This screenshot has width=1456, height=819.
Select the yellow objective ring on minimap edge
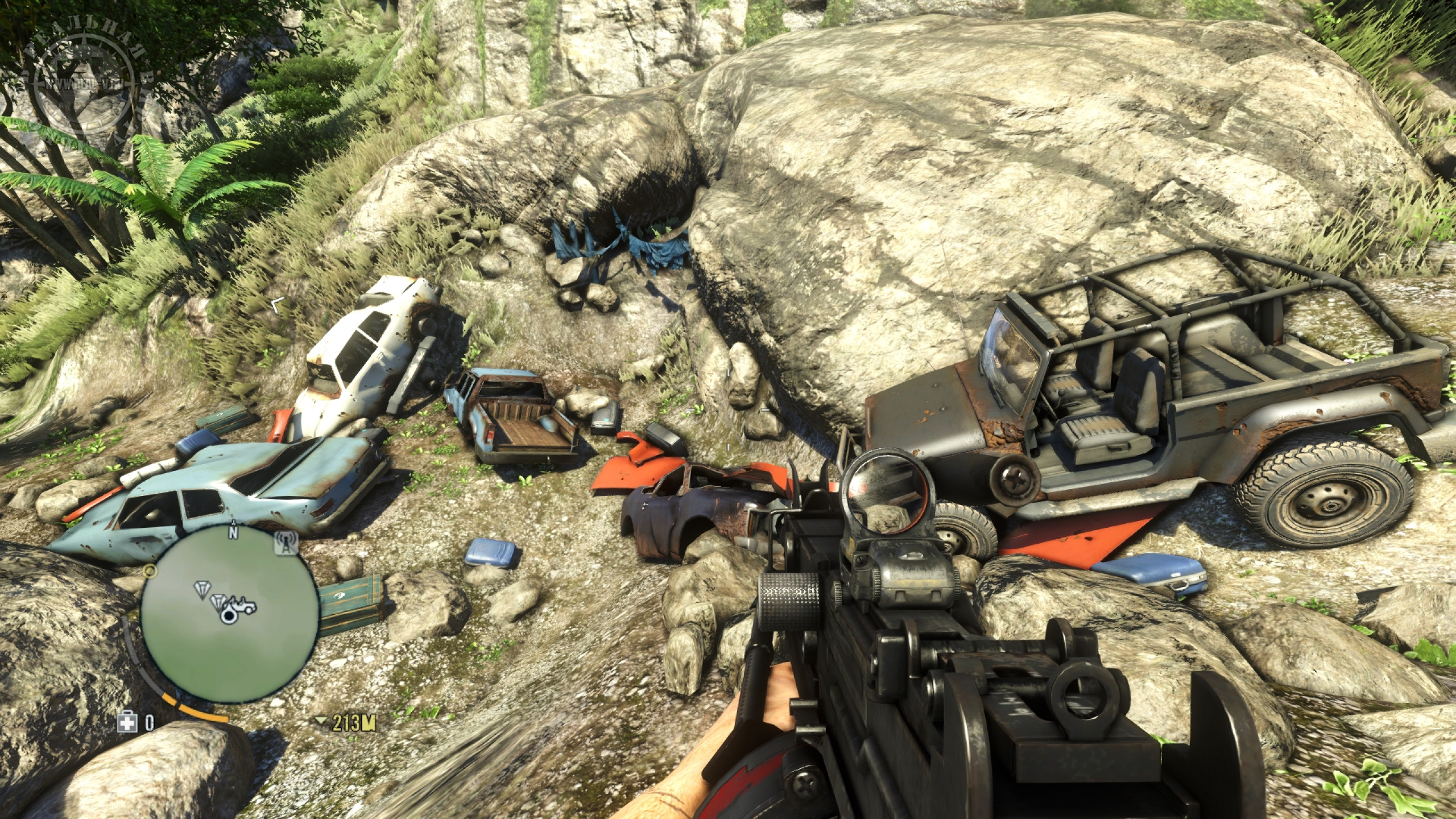[150, 570]
